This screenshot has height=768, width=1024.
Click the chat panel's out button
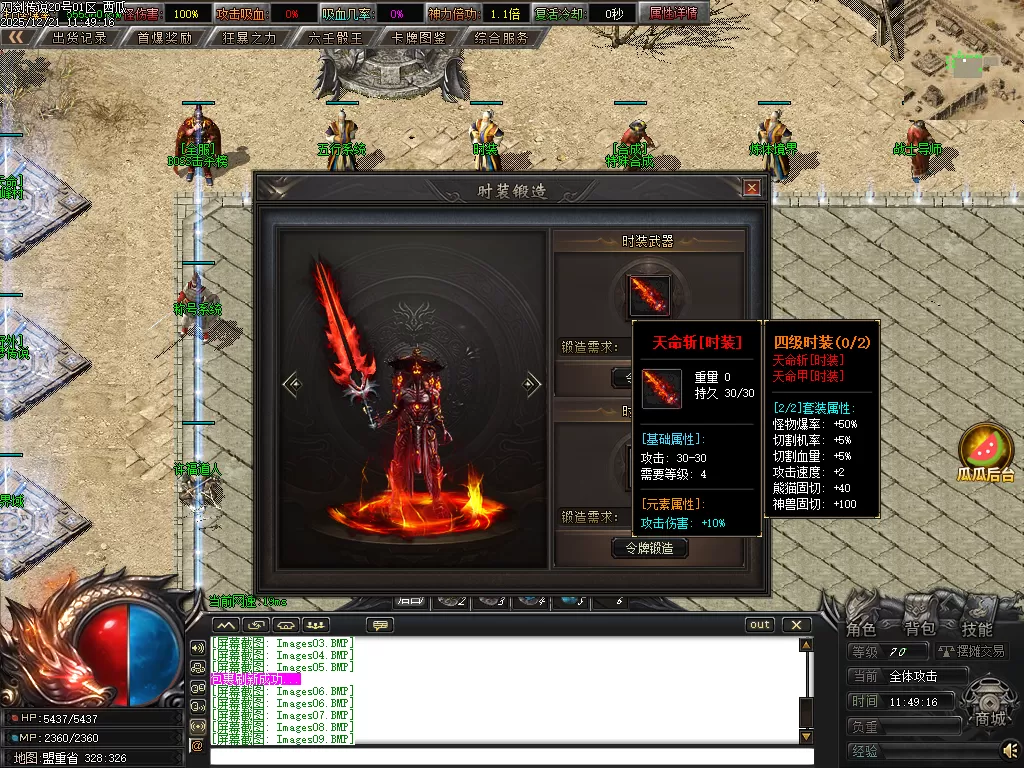(761, 625)
